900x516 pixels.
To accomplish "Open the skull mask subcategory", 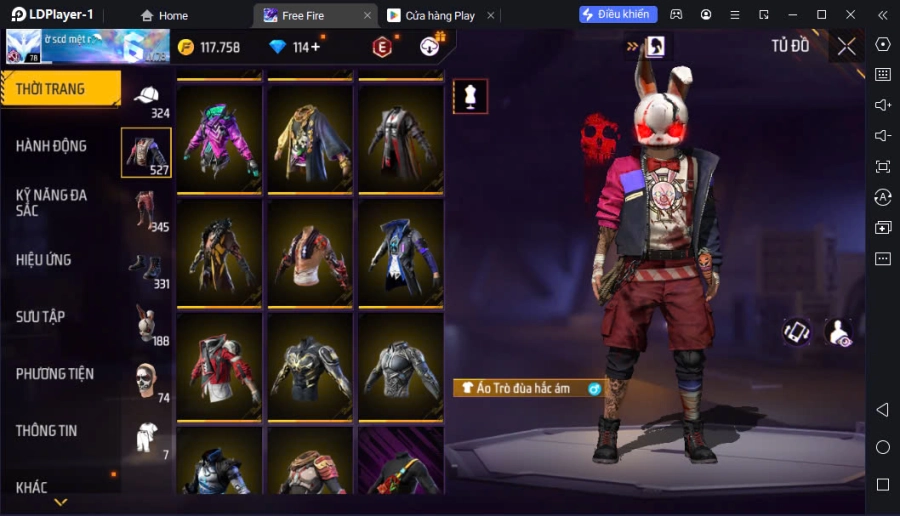I will (147, 381).
